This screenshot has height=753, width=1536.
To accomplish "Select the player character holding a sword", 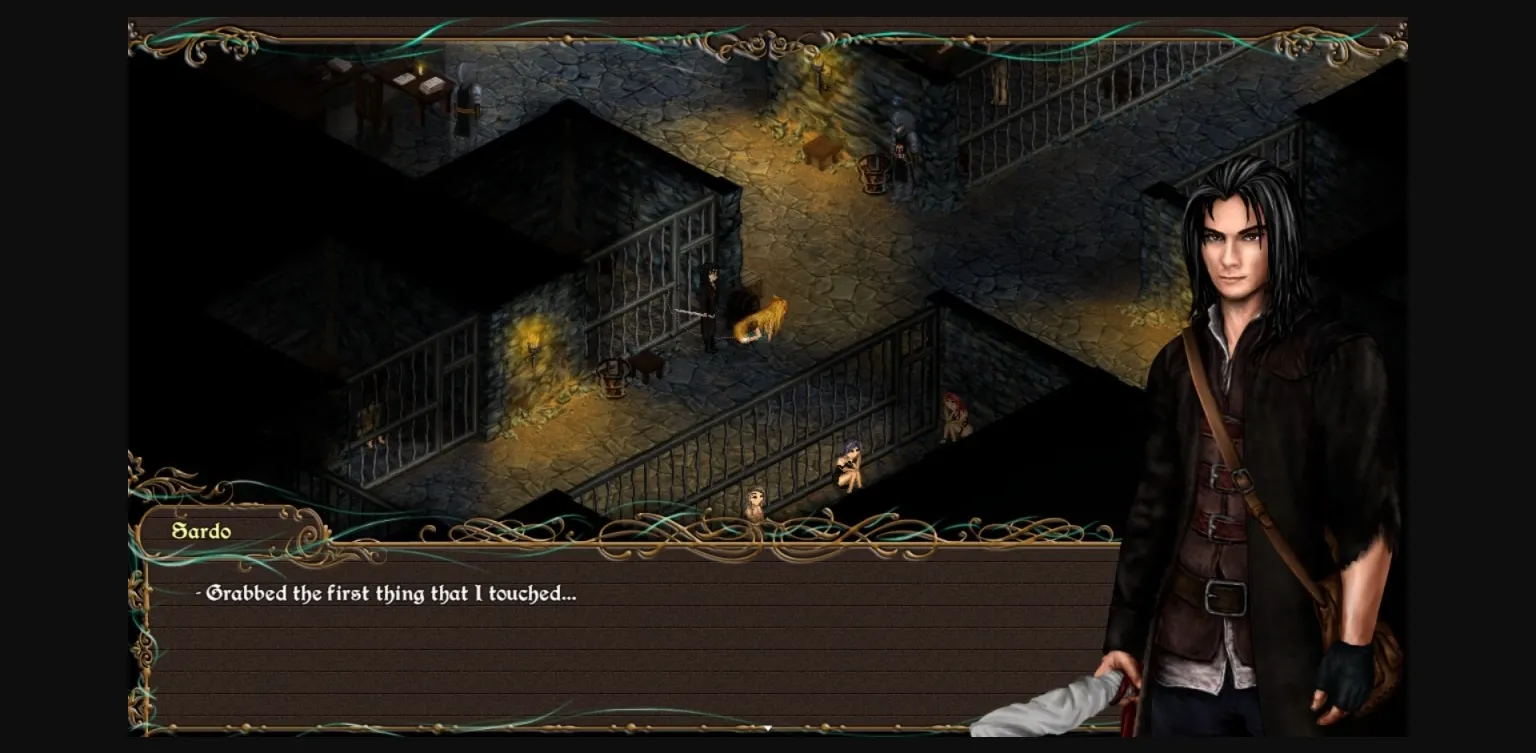I will click(x=712, y=305).
